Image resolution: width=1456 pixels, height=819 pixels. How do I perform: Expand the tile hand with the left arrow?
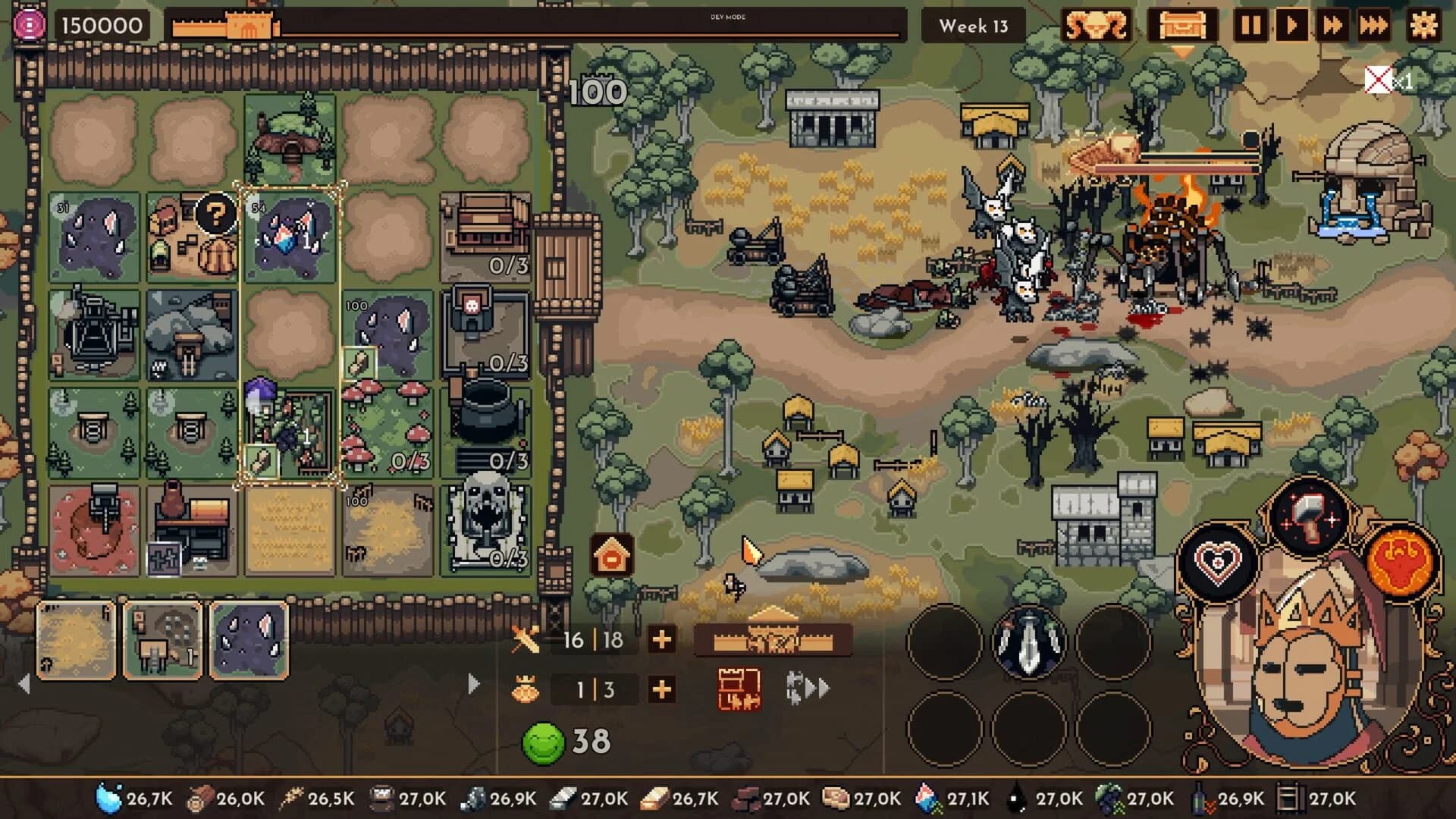tap(23, 684)
